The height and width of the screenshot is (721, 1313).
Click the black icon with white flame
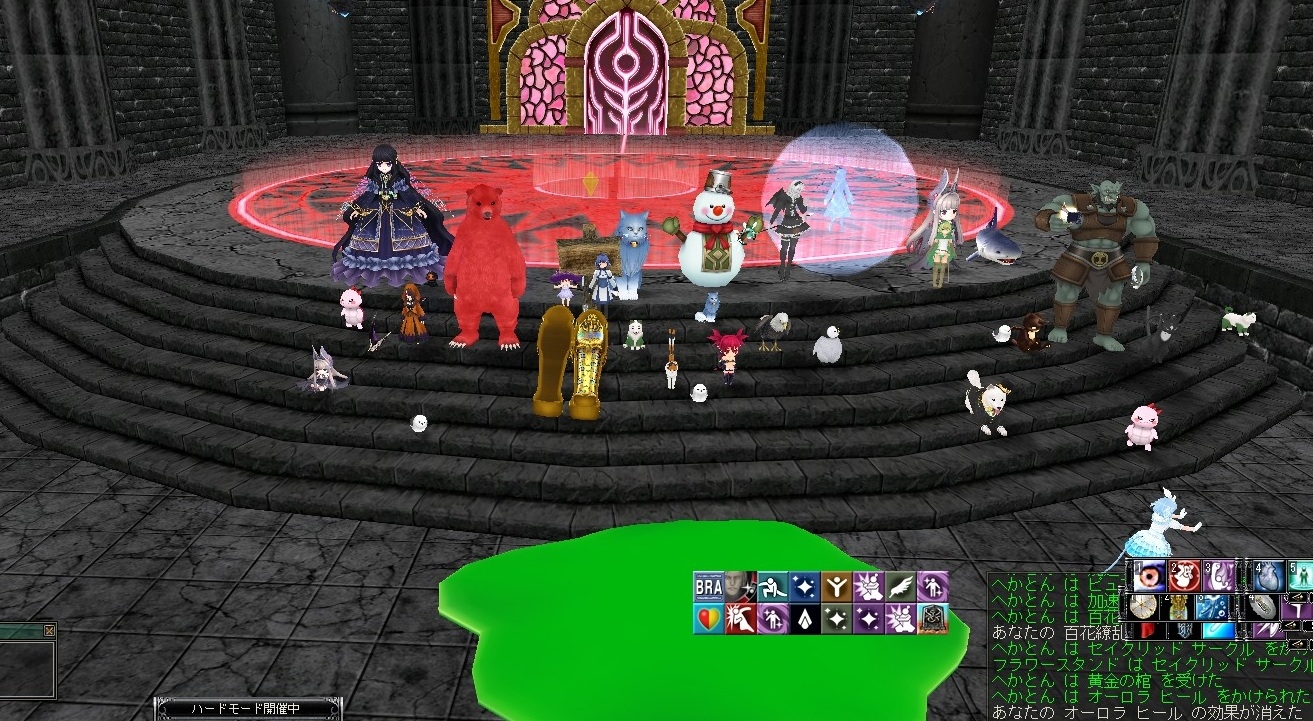click(804, 619)
